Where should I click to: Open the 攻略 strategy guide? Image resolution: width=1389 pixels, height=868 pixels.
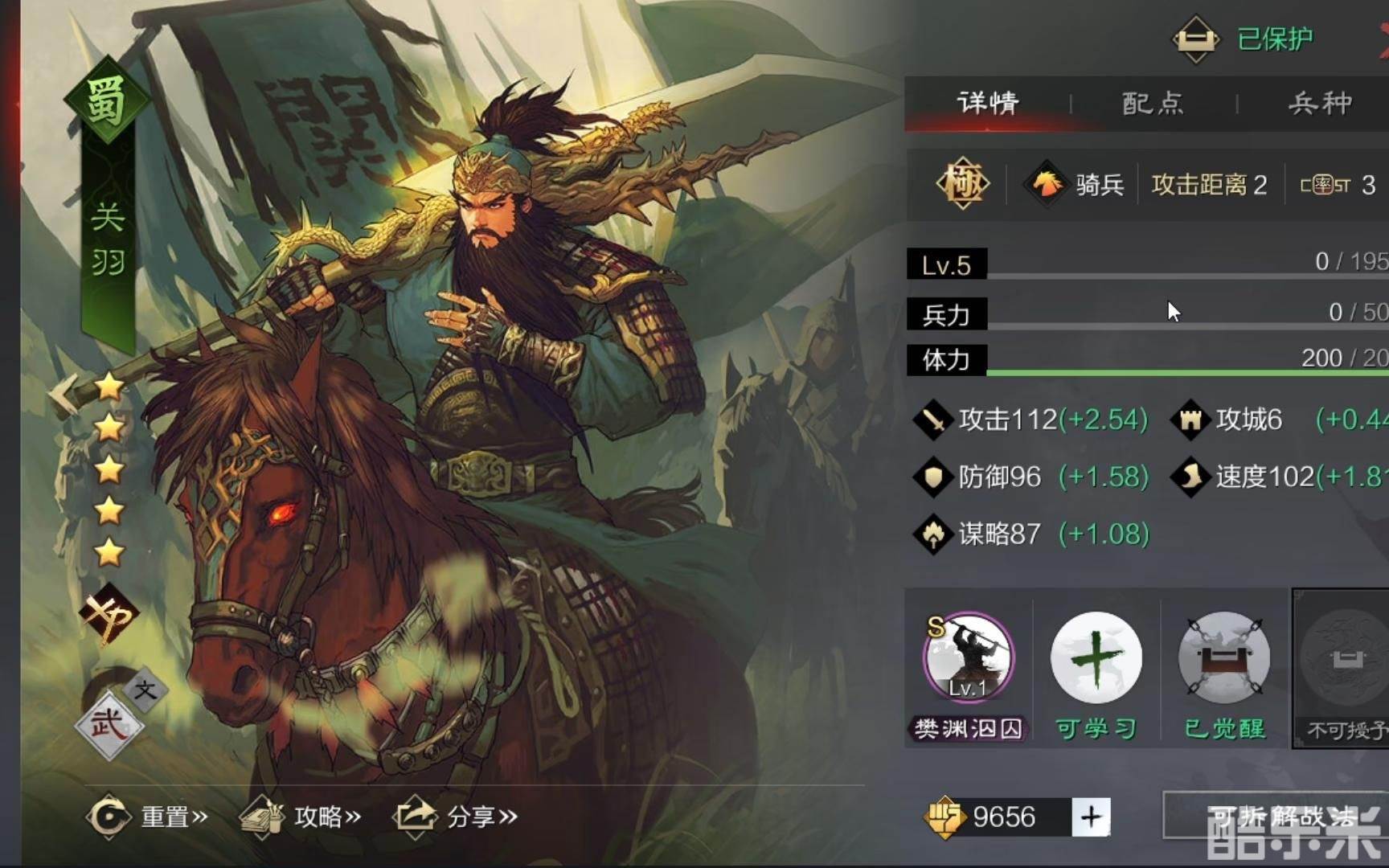click(301, 817)
